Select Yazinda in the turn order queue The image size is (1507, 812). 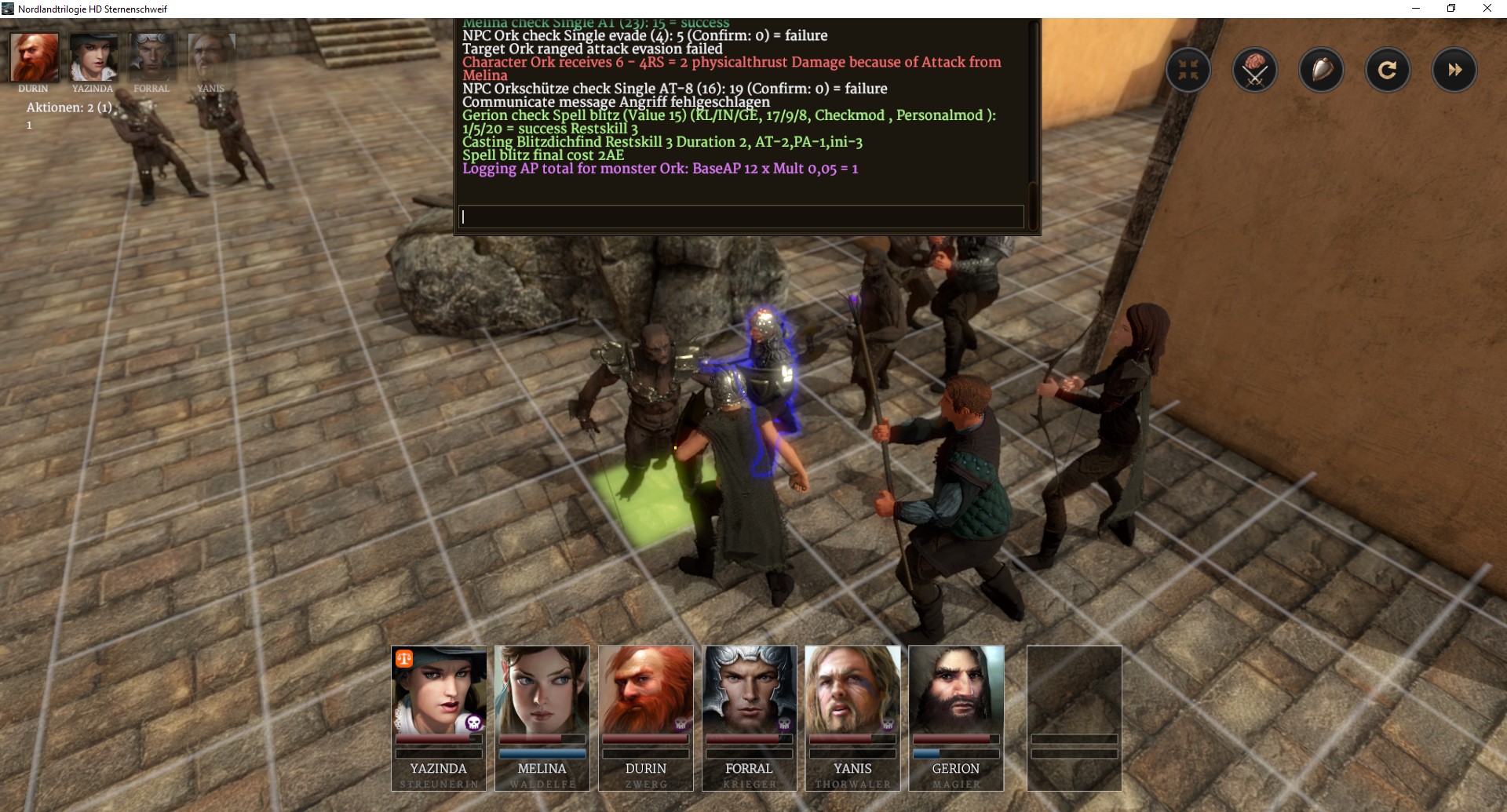pos(93,57)
